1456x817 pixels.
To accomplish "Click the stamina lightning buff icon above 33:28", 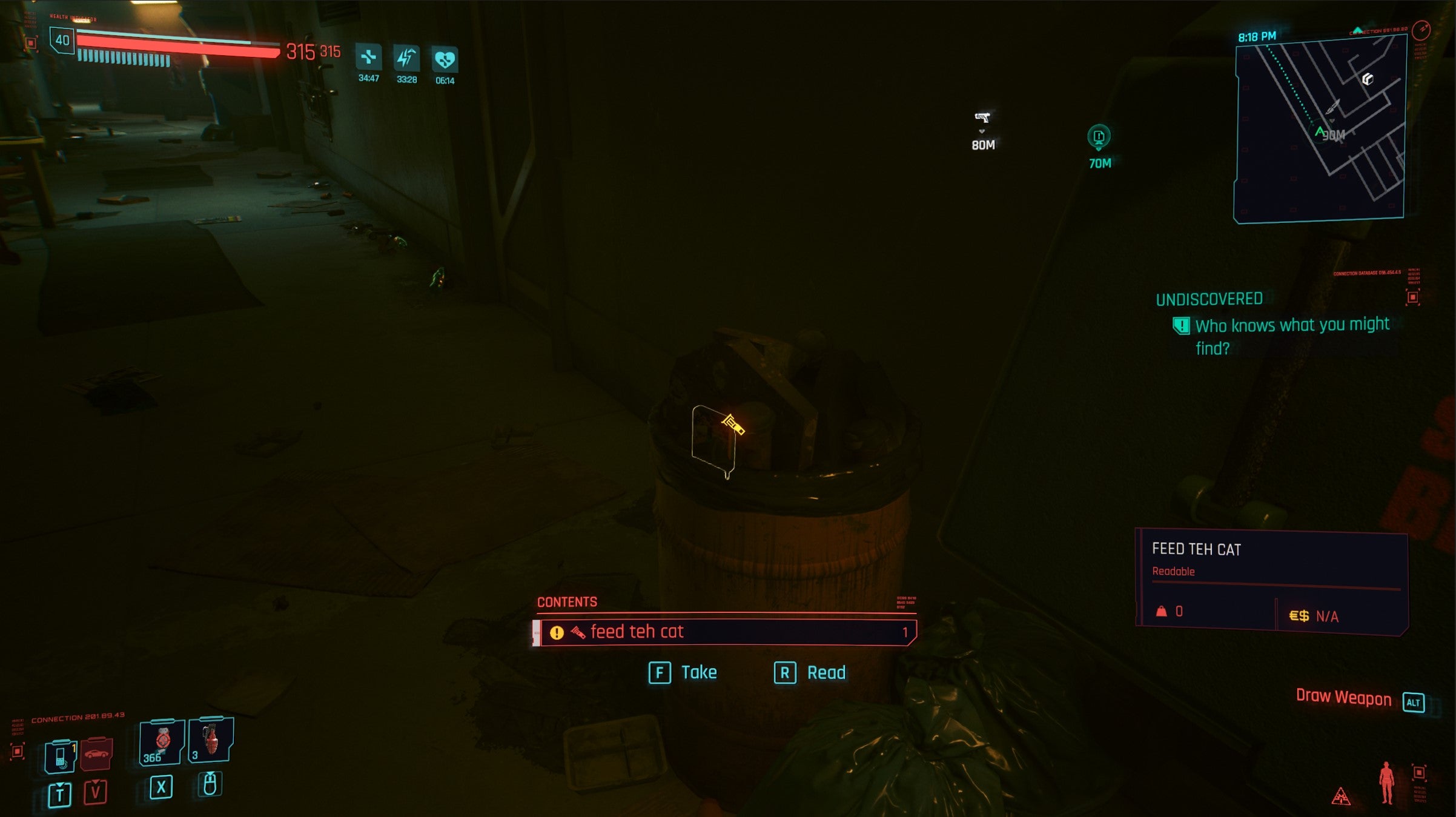I will [408, 58].
